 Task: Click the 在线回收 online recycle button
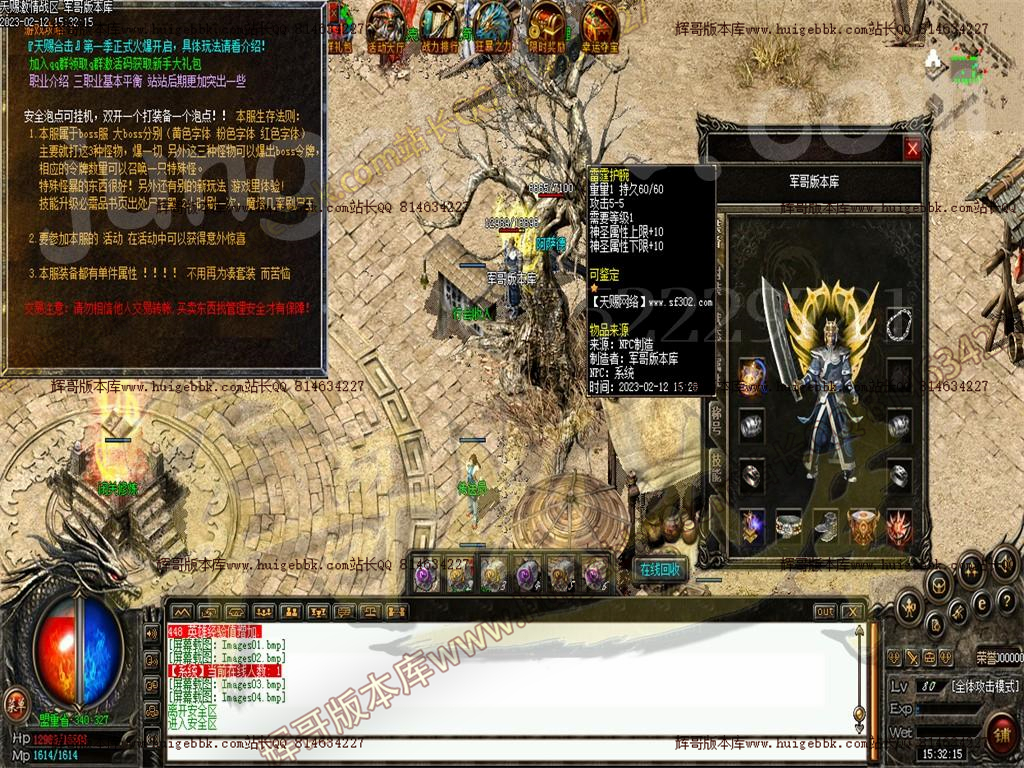(660, 569)
